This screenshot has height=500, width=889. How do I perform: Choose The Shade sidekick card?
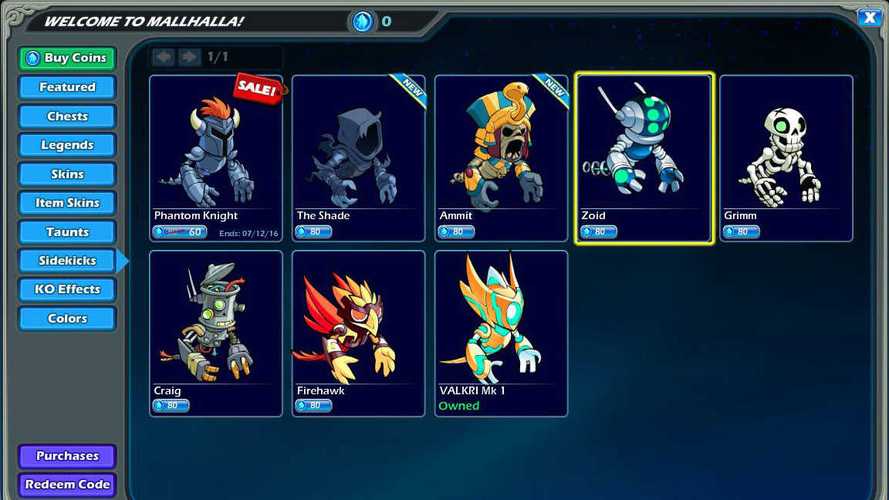coord(358,157)
